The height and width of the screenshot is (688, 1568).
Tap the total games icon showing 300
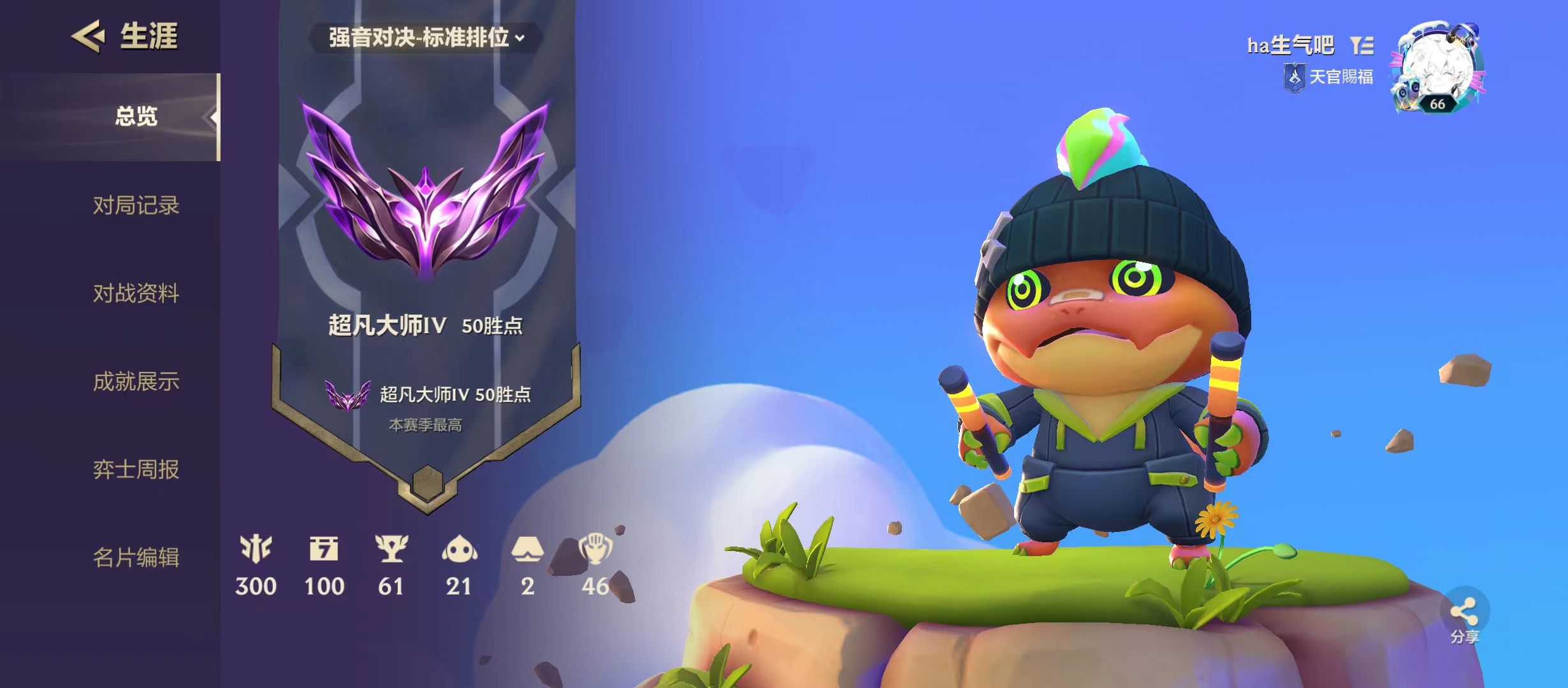pyautogui.click(x=256, y=549)
